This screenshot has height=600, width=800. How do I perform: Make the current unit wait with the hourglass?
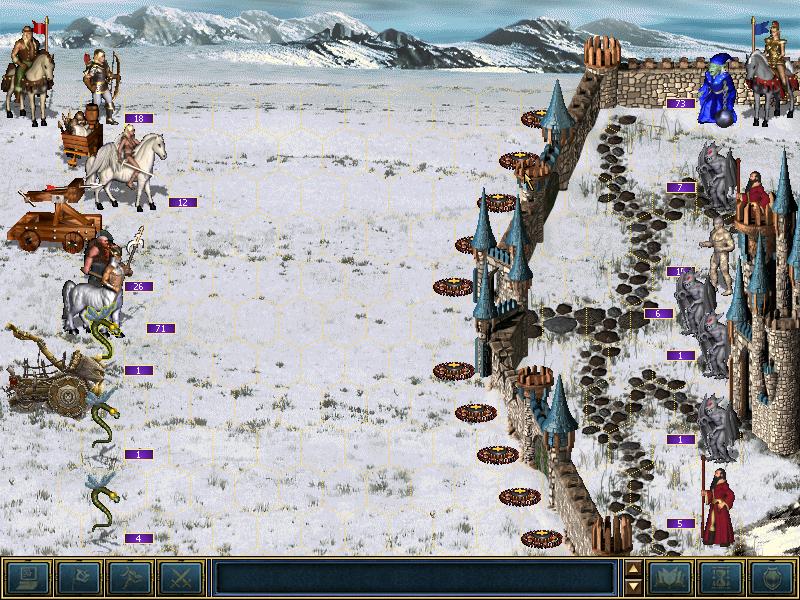(x=722, y=578)
